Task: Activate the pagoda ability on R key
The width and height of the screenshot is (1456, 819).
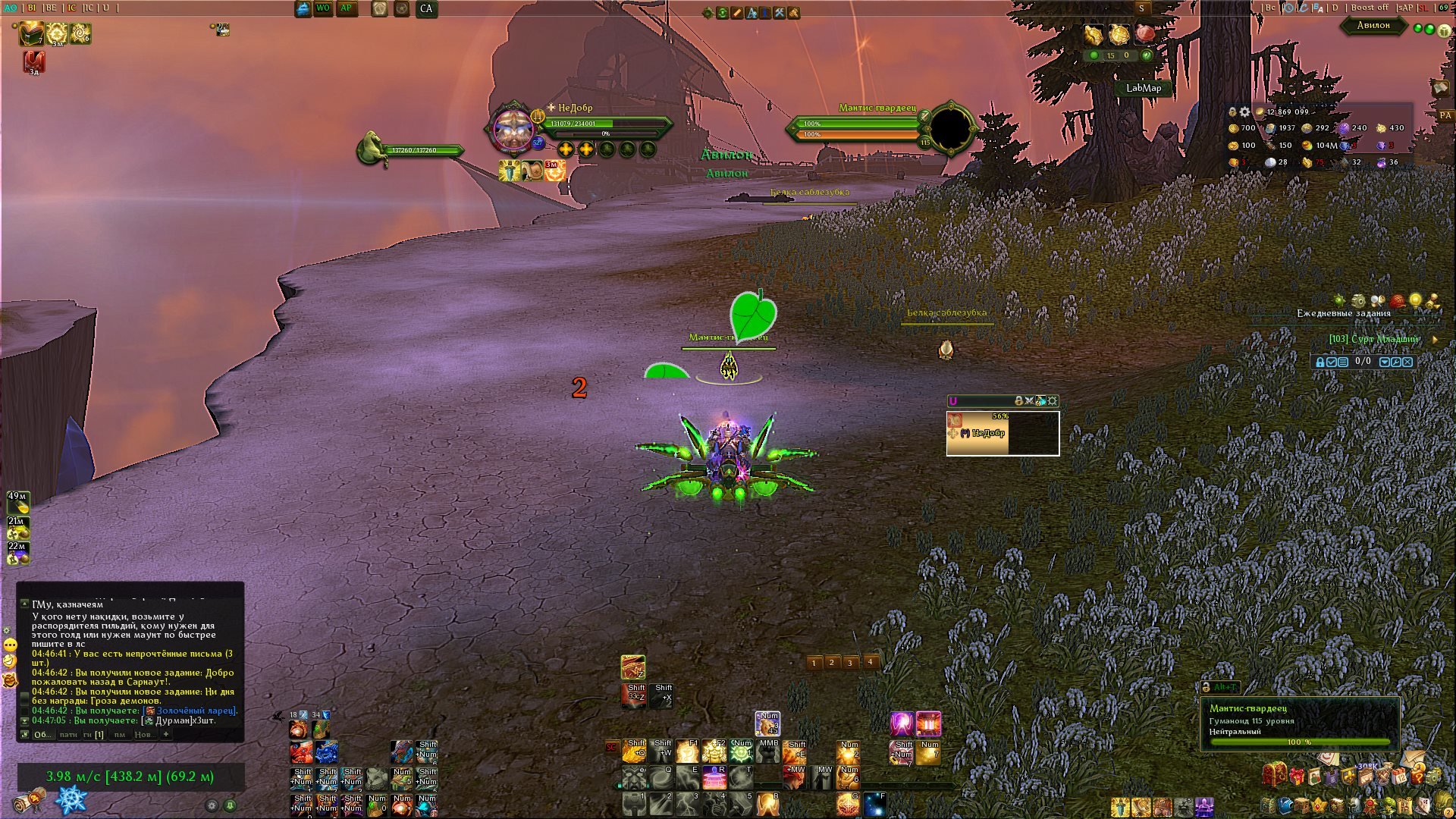Action: click(714, 777)
